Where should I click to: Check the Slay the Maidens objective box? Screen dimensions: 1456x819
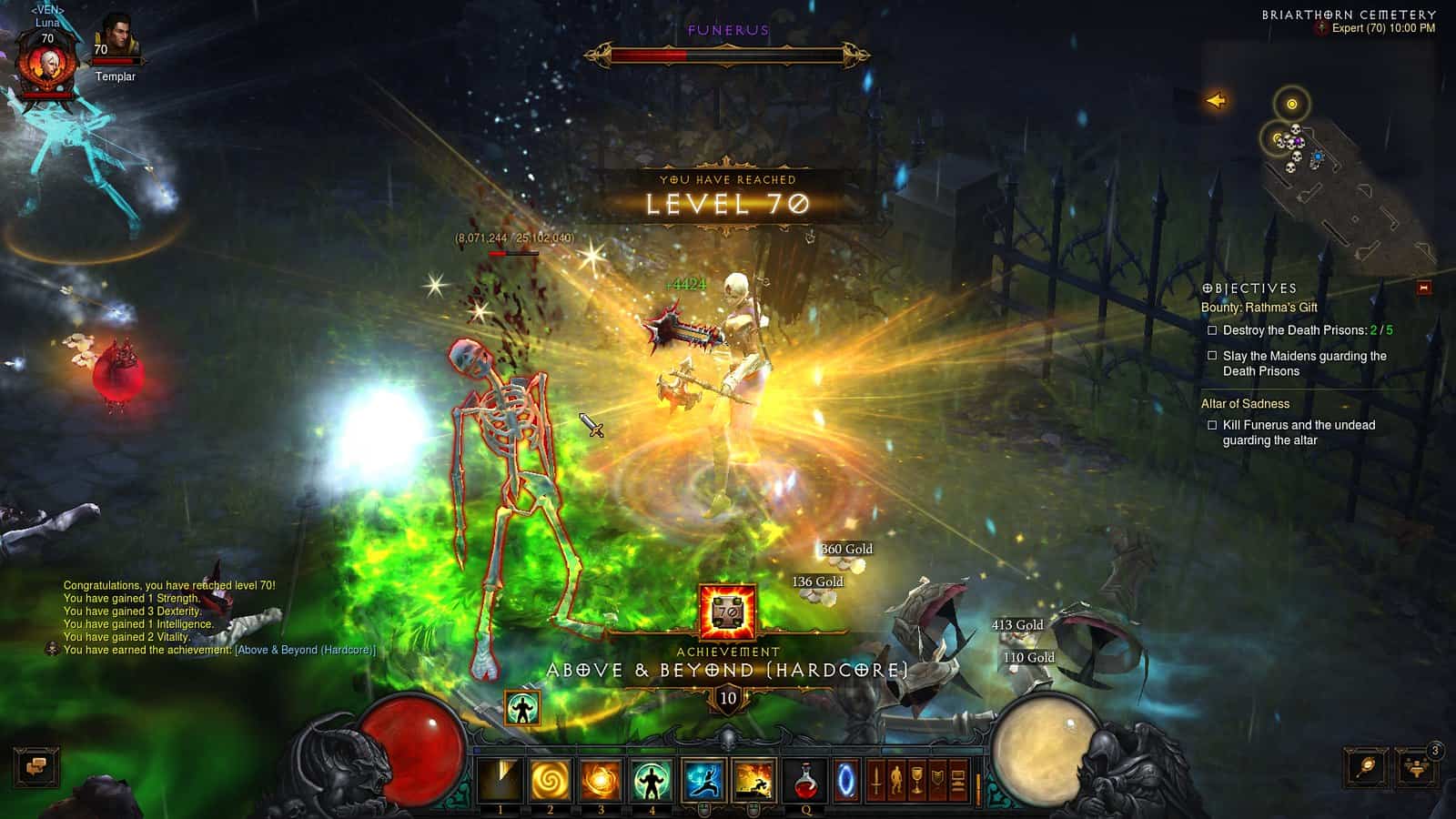1211,357
